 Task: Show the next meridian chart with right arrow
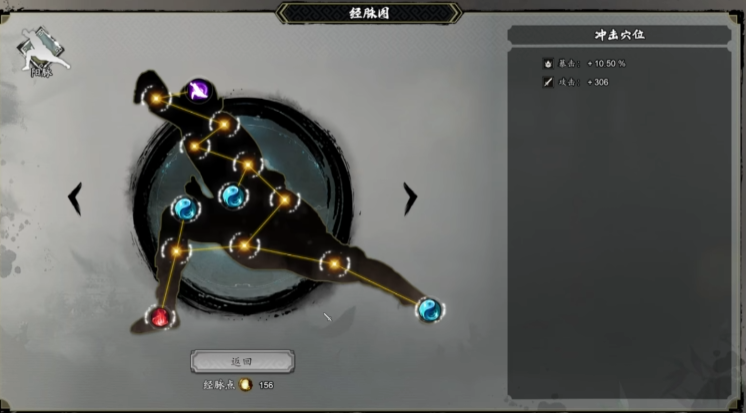click(409, 198)
